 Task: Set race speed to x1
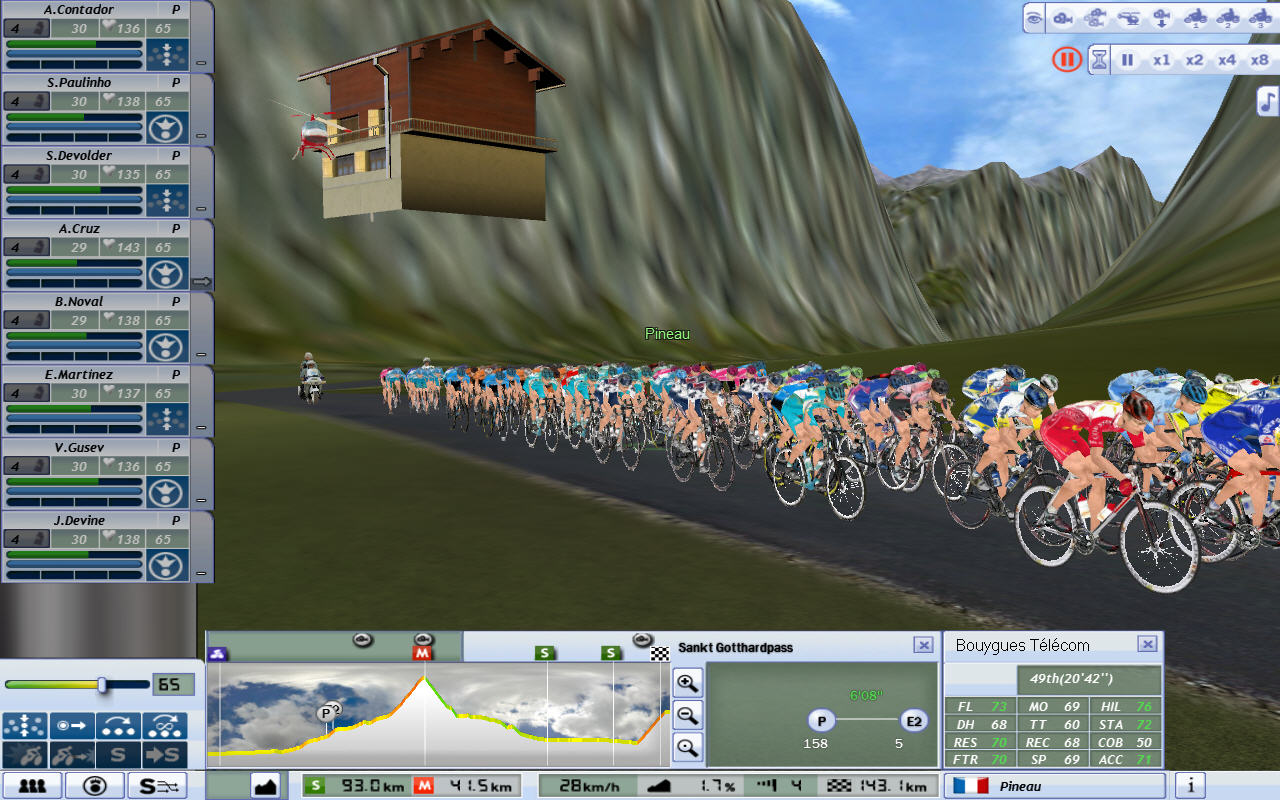coord(1161,60)
